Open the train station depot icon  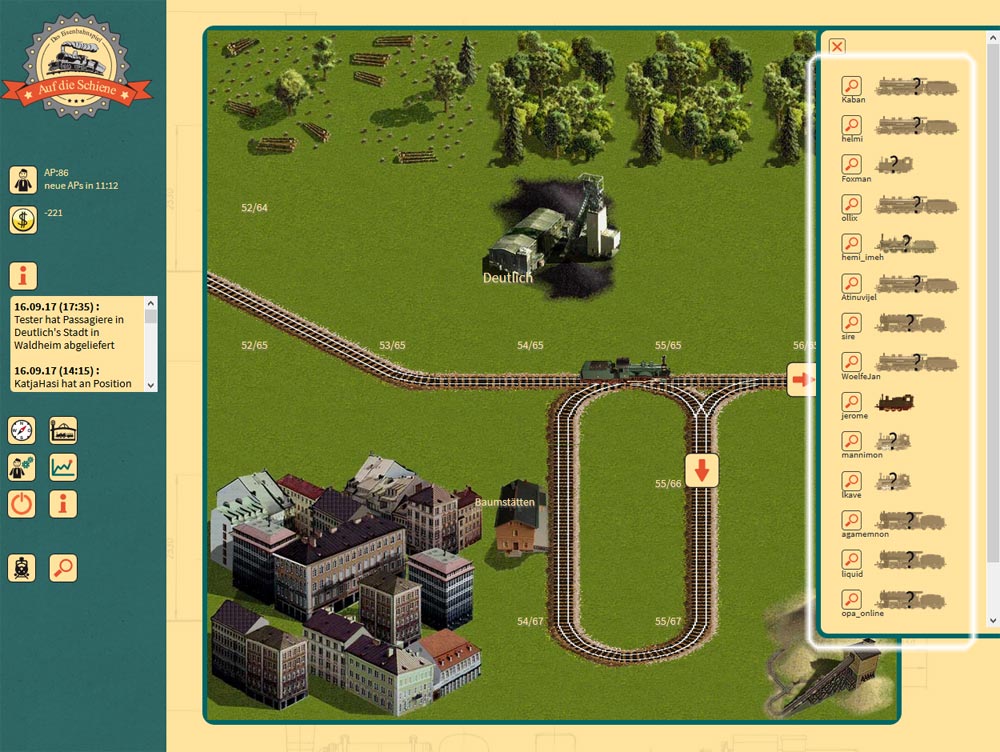pyautogui.click(x=64, y=431)
